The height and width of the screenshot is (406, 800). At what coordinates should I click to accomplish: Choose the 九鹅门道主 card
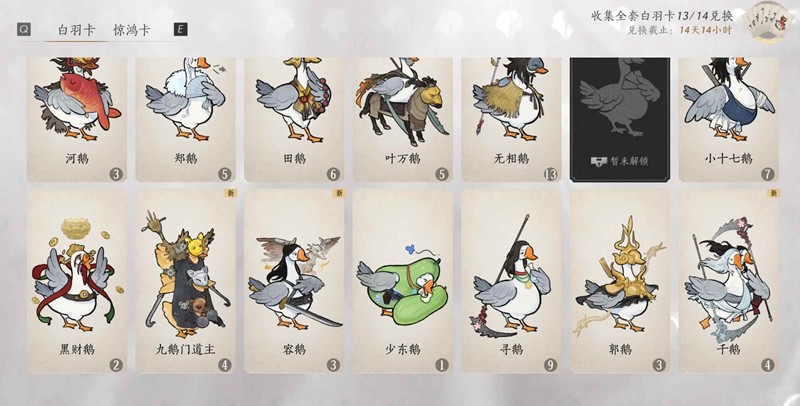[185, 280]
